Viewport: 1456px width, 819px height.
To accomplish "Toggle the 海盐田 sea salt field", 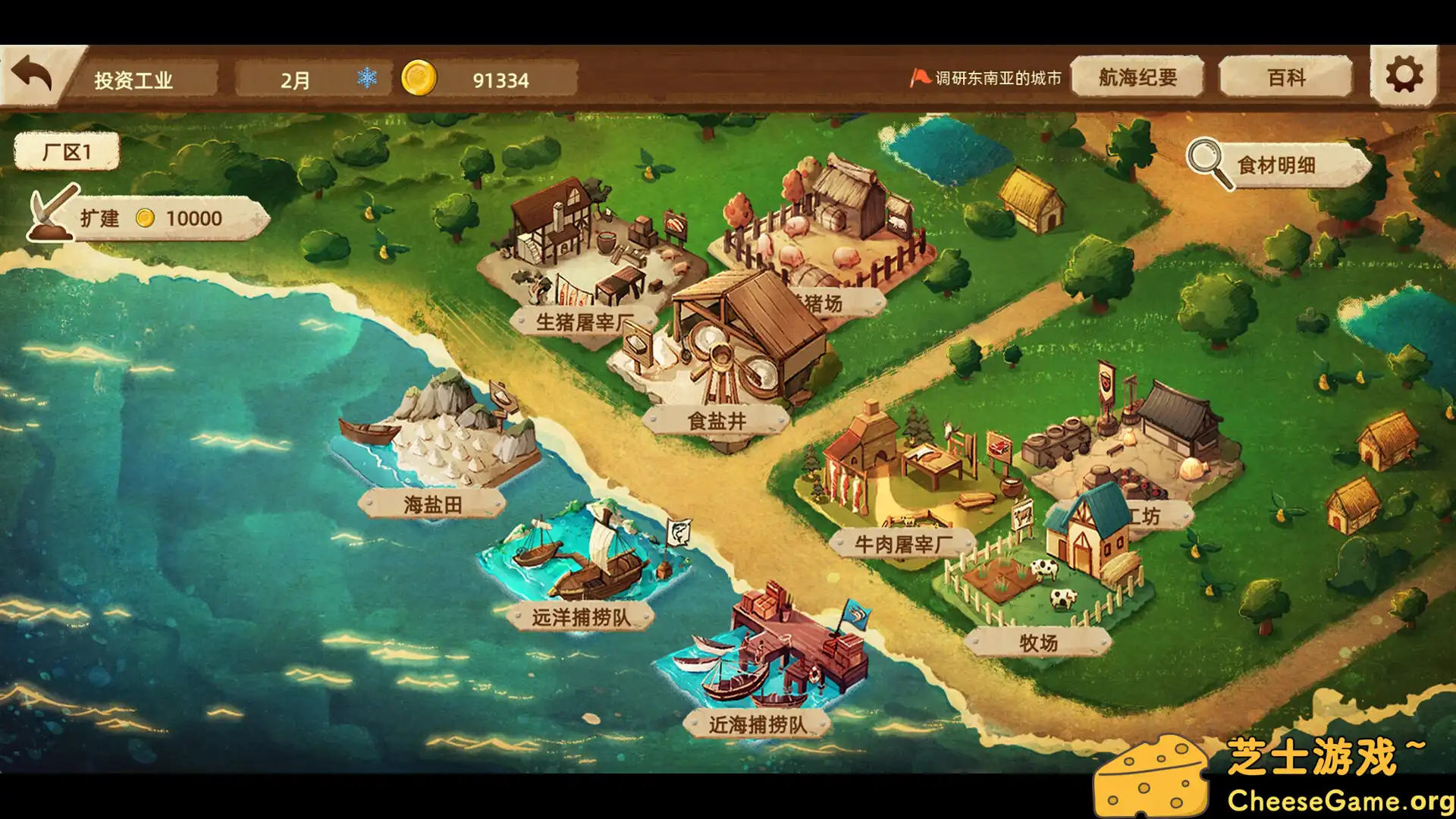I will 434,503.
